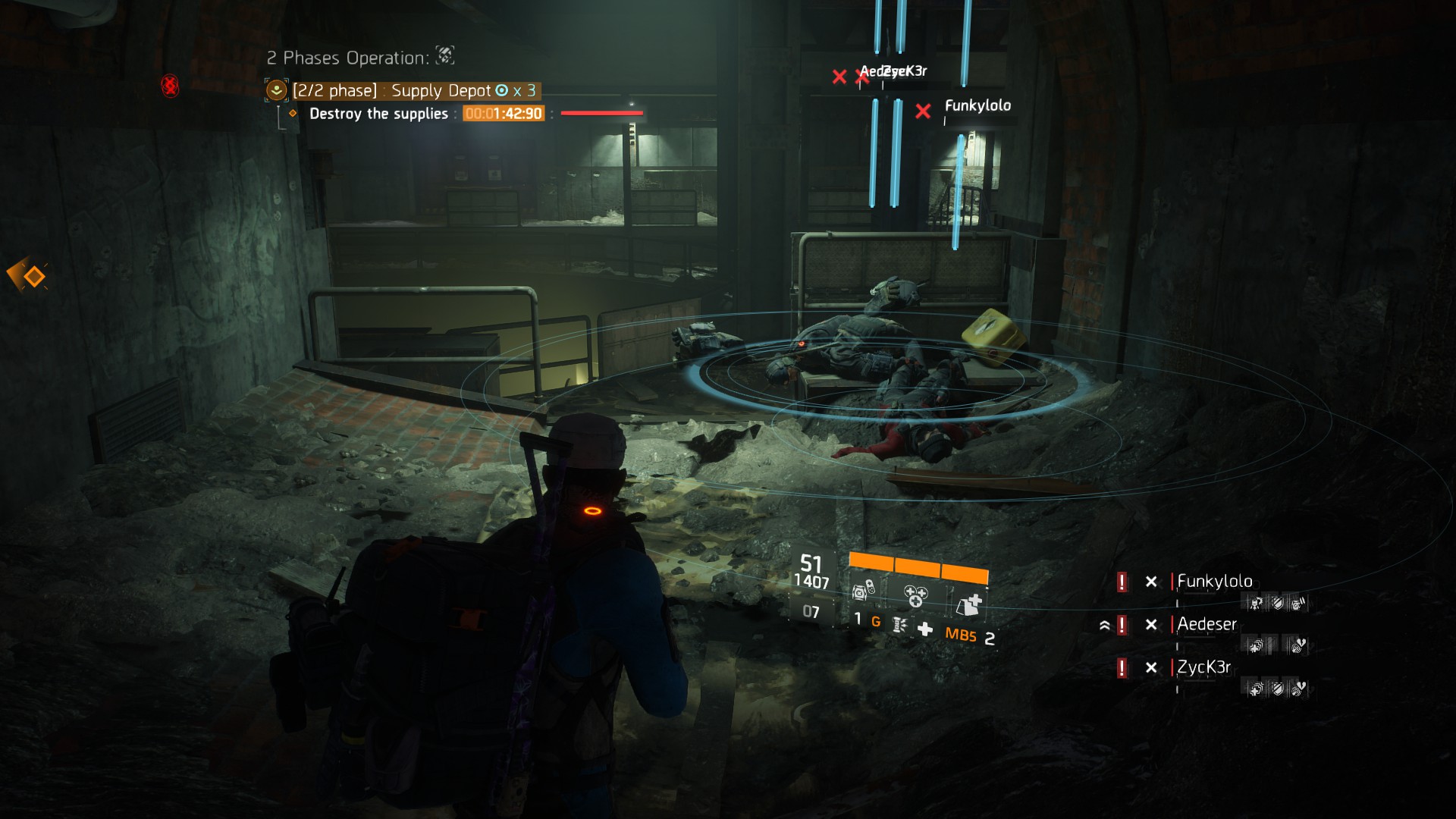This screenshot has width=1456, height=819.
Task: Select Aedeser in the group list
Action: point(1207,624)
